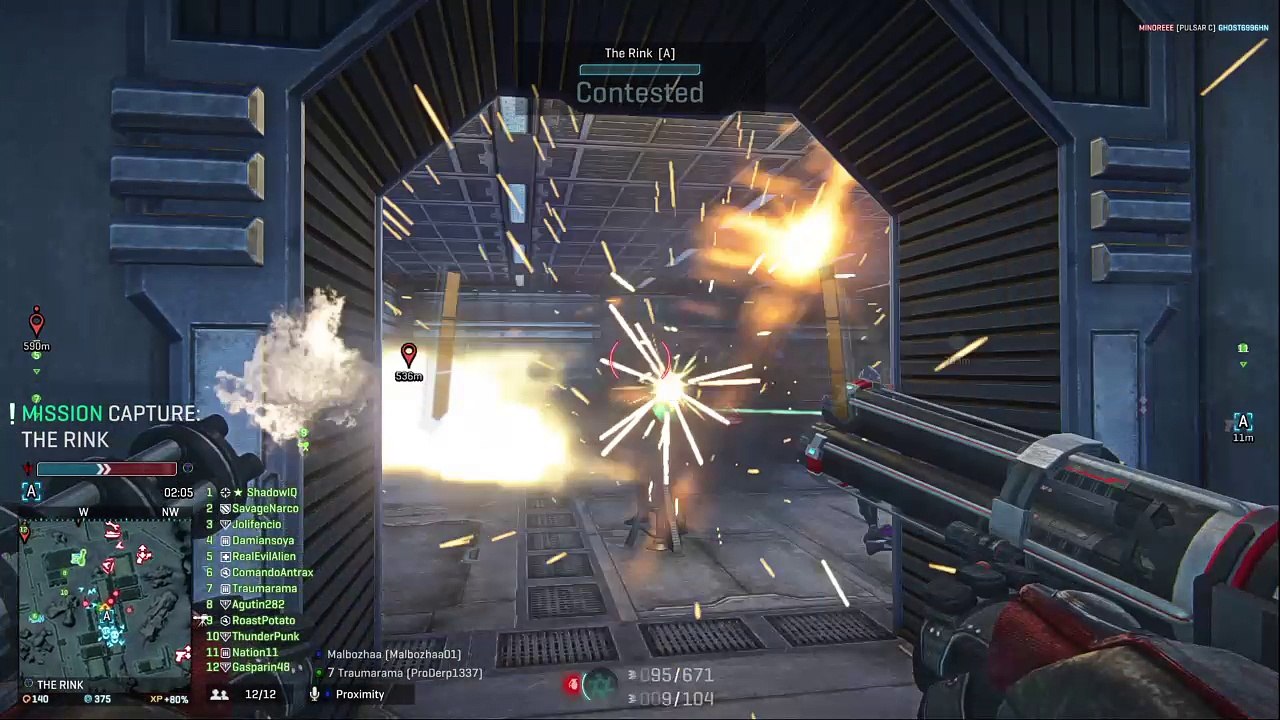Pick RealEvilAlien in the squad list
1280x720 pixels.
tap(264, 557)
